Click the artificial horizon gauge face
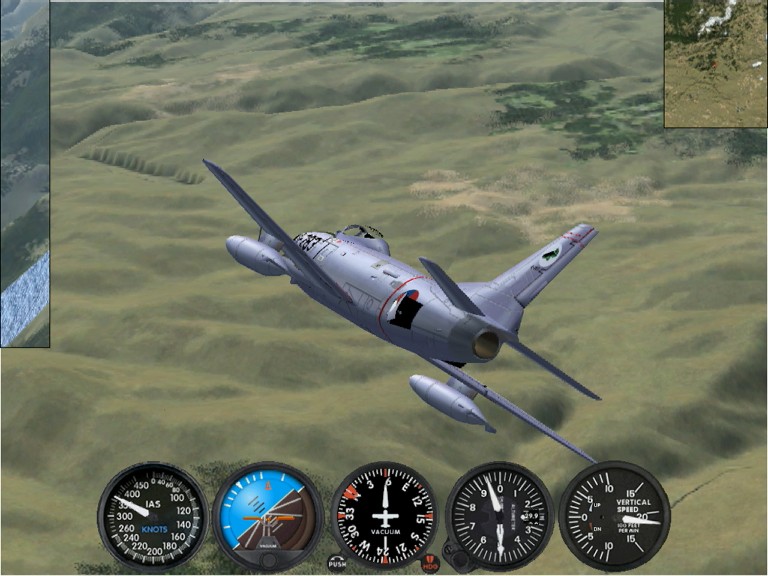The image size is (768, 576). tap(267, 510)
